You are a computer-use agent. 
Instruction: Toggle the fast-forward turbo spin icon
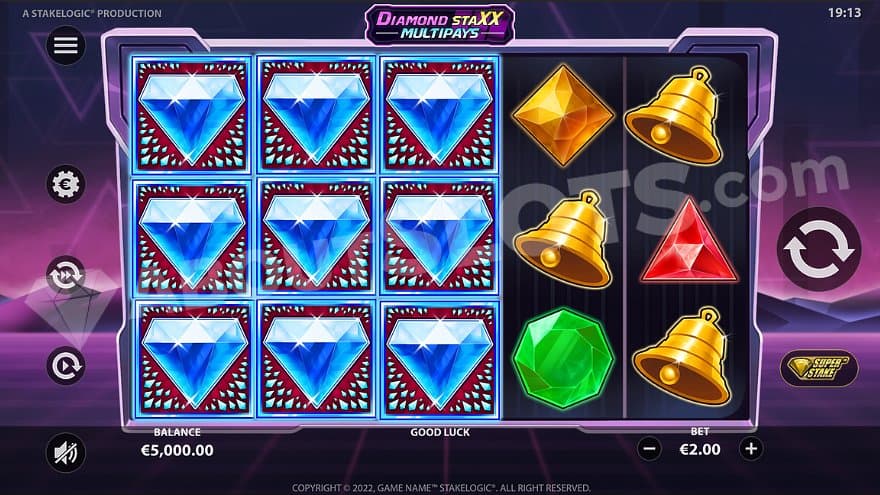pos(67,274)
